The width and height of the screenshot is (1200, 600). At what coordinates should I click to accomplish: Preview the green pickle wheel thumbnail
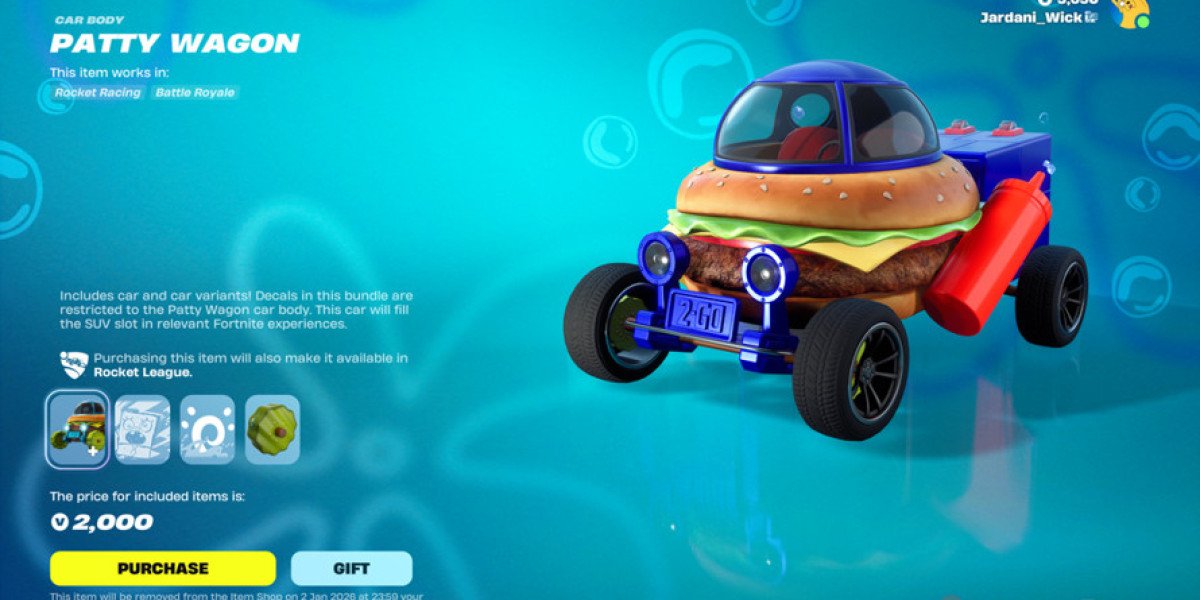(x=272, y=429)
